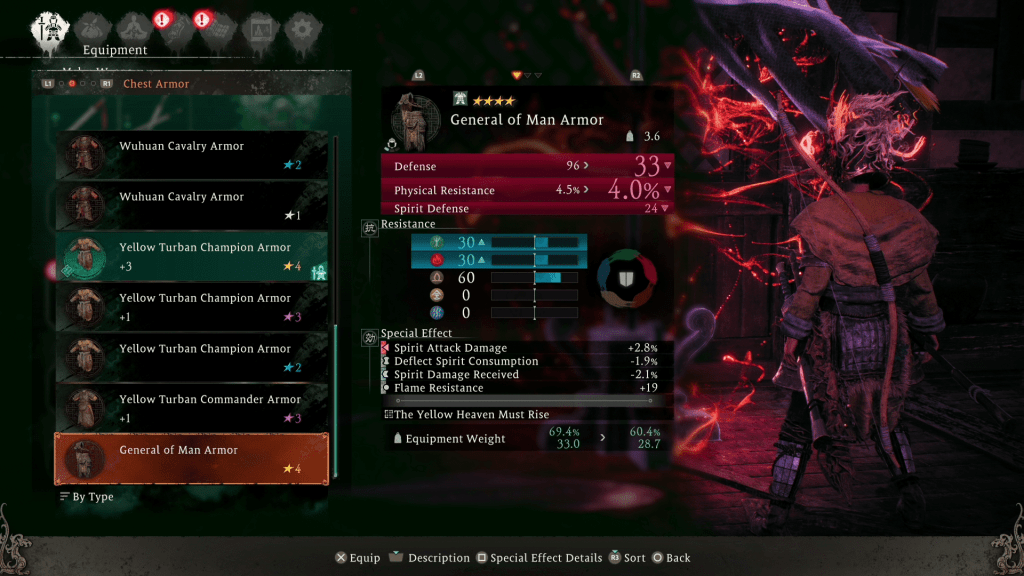Choose General of Man Armor in list
Image resolution: width=1024 pixels, height=576 pixels.
pyautogui.click(x=192, y=459)
